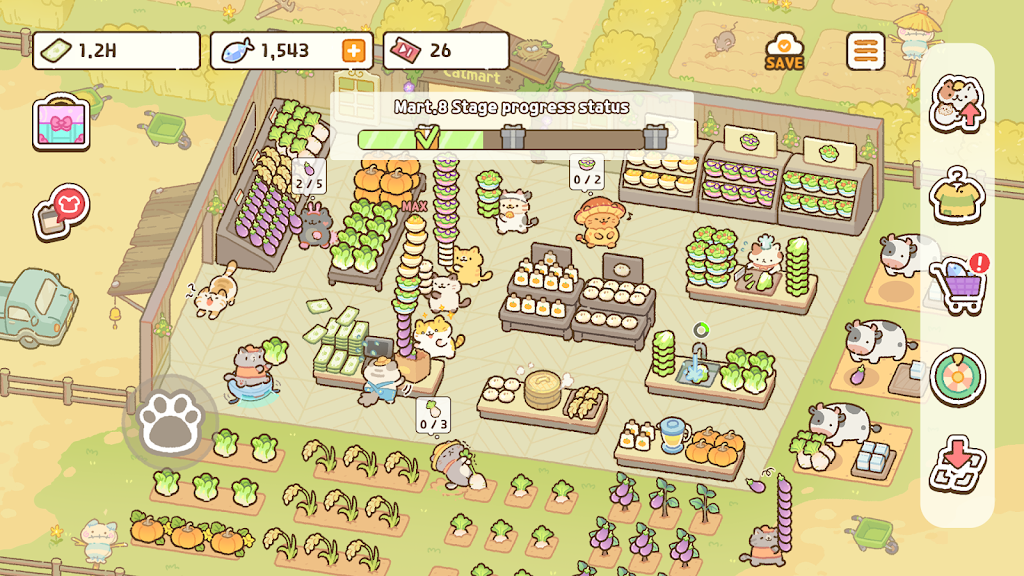
Task: Save progress with the cloud SAVE button
Action: (785, 51)
